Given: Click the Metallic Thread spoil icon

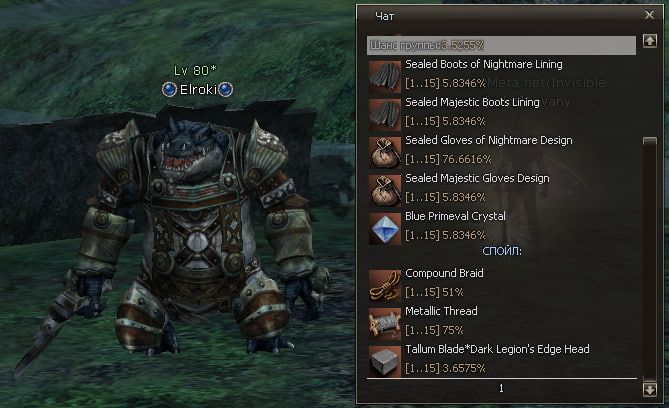Looking at the screenshot, I should 384,321.
